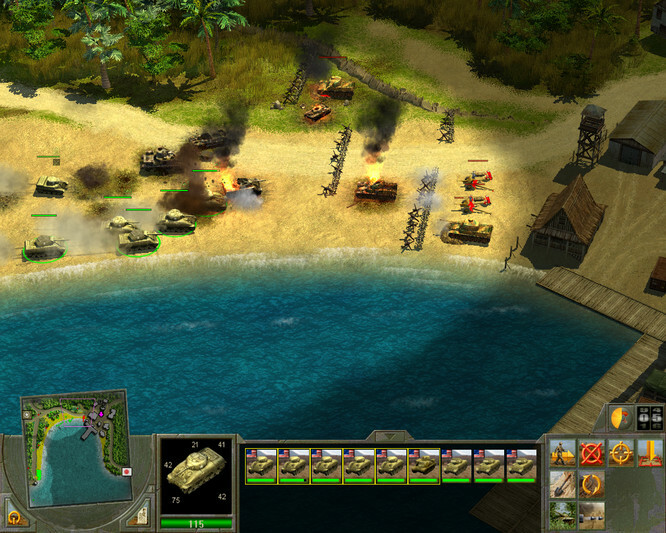Choose the red crossed-circle stop command
Image resolution: width=666 pixels, height=533 pixels.
(592, 453)
